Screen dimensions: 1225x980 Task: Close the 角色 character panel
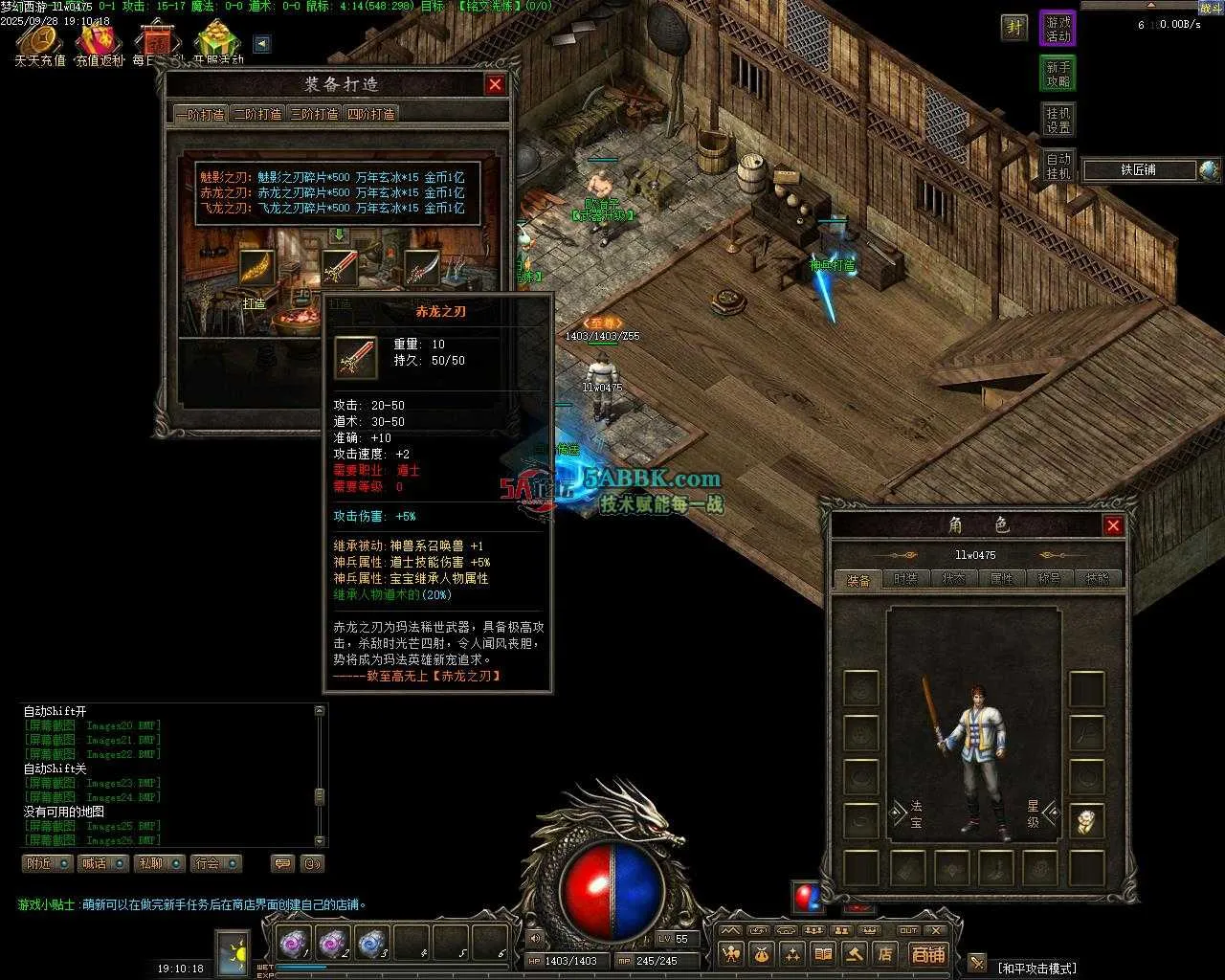1113,524
